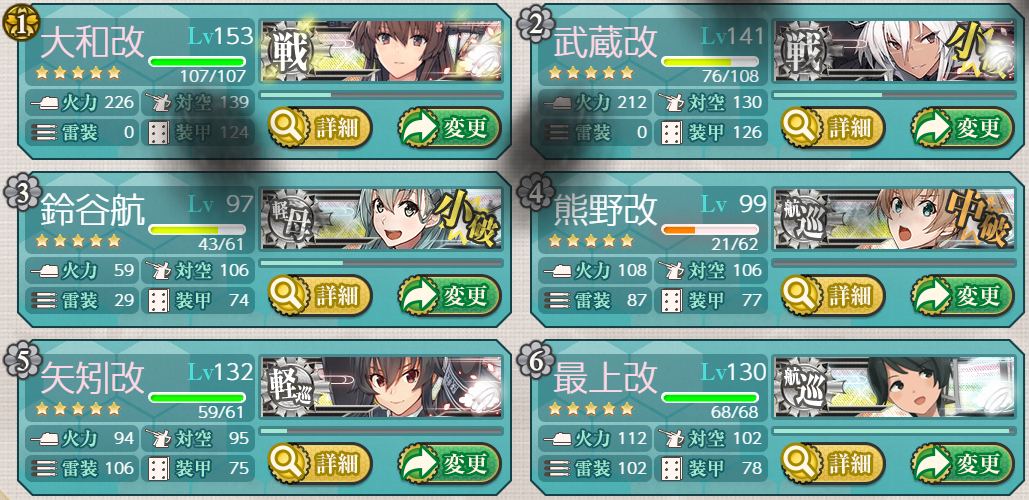Screen dimensions: 1029x500
Task: Show details (詳細) for 武蔵改
Action: point(834,127)
